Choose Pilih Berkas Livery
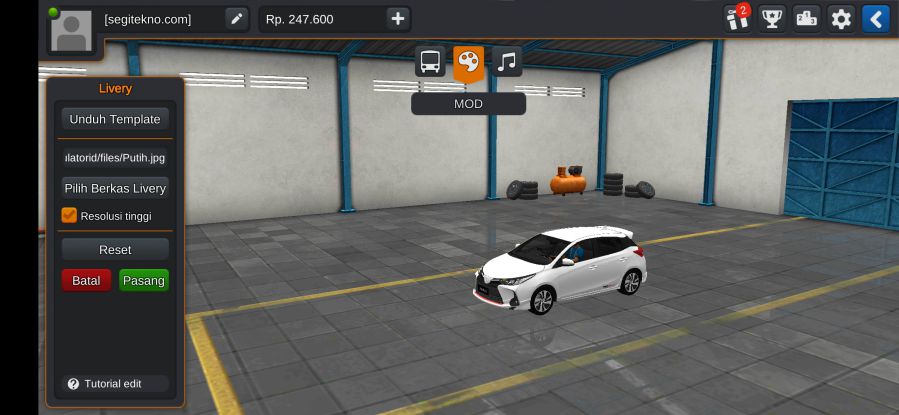899x415 pixels. tap(115, 188)
